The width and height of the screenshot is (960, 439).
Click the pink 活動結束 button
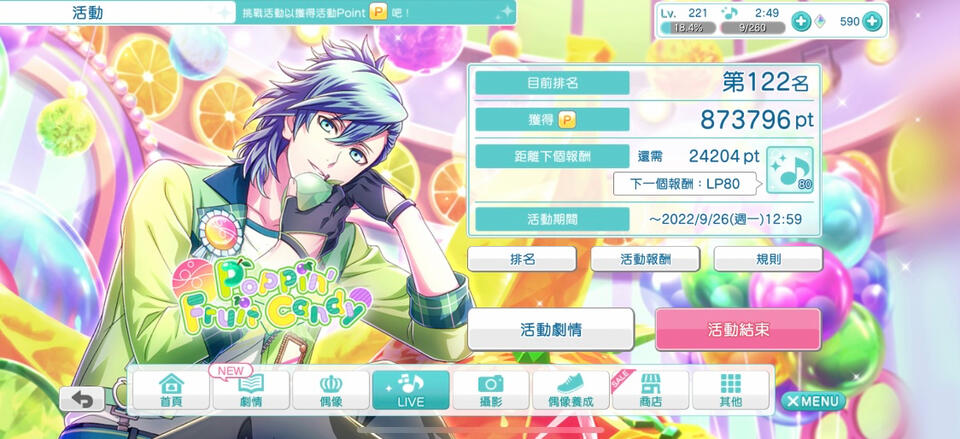(x=738, y=329)
